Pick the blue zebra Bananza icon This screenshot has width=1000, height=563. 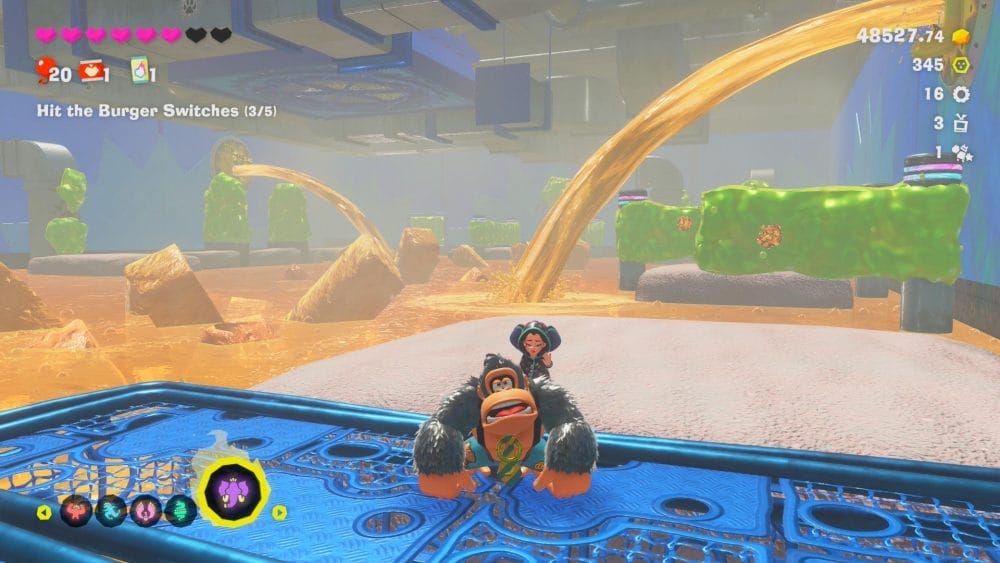(111, 511)
